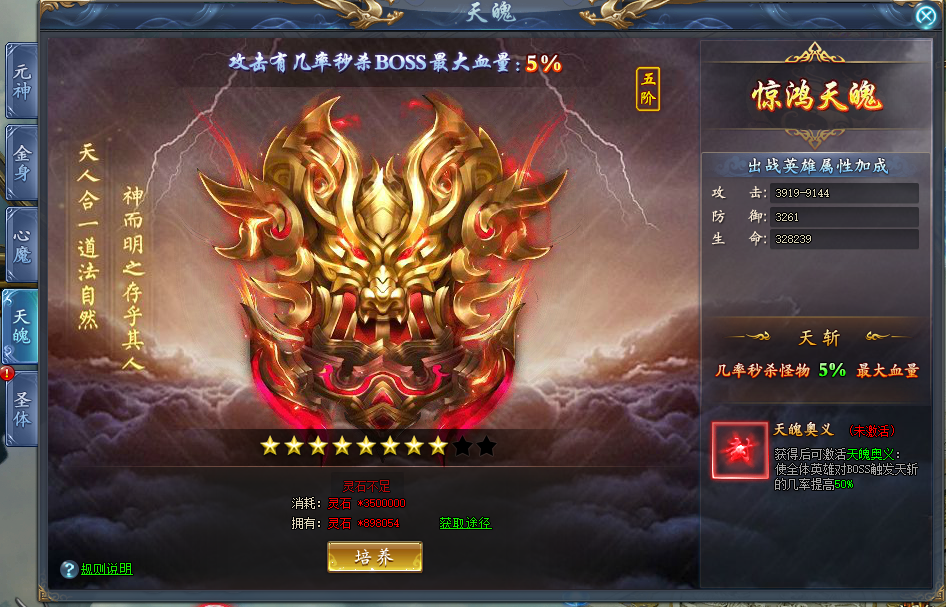Viewport: 946px width, 607px height.
Task: Switch to the 元神 tab
Action: 21,81
